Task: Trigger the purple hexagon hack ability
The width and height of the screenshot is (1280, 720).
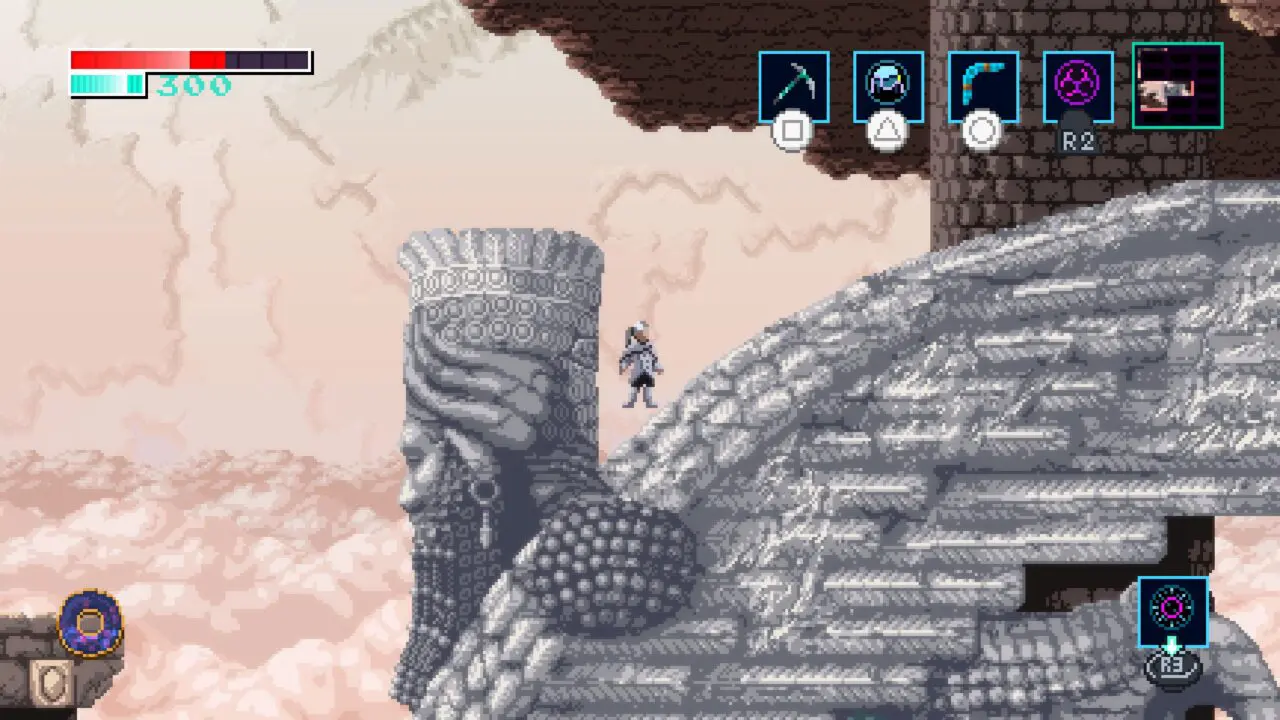Action: [x=1078, y=87]
